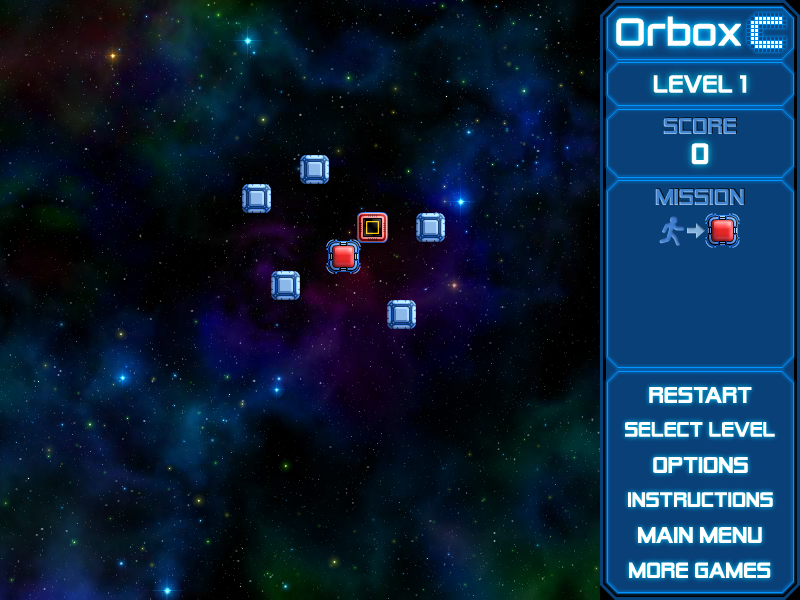Show the Instructions page
800x600 pixels.
(x=699, y=500)
